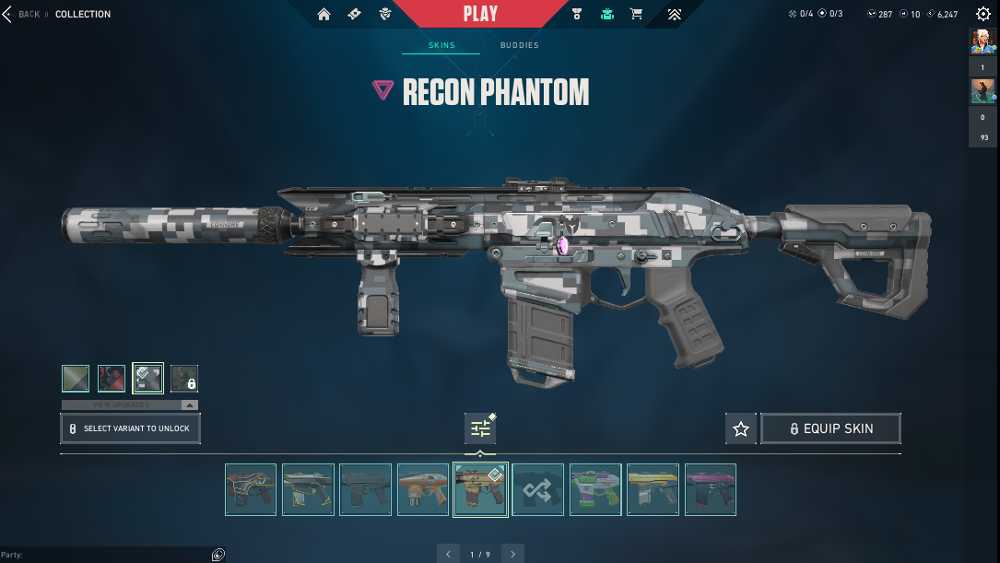Screen dimensions: 1000x563
Task: Select the random shuffle skin tile
Action: tap(538, 489)
